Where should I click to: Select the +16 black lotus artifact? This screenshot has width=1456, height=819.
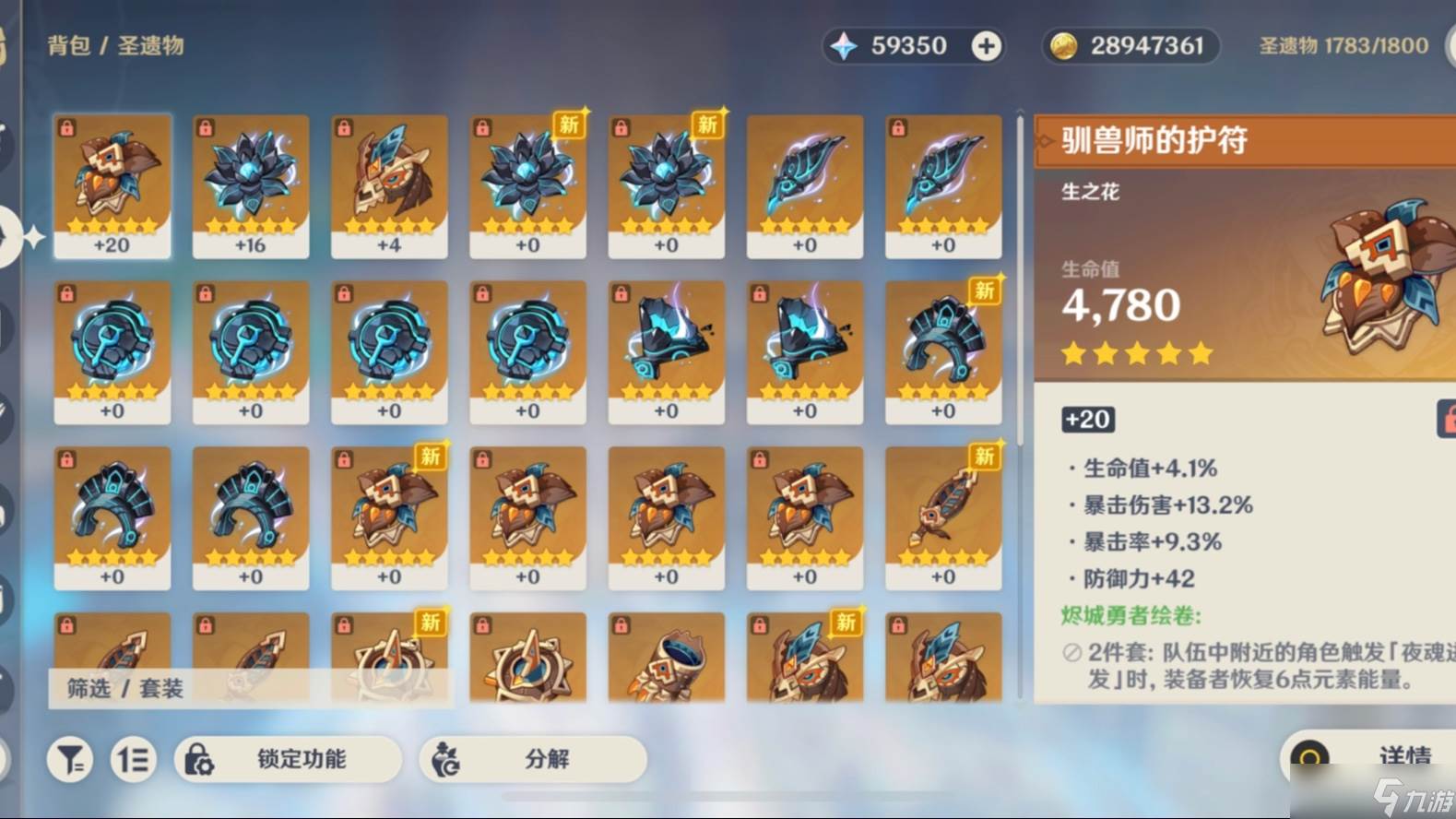pos(251,186)
